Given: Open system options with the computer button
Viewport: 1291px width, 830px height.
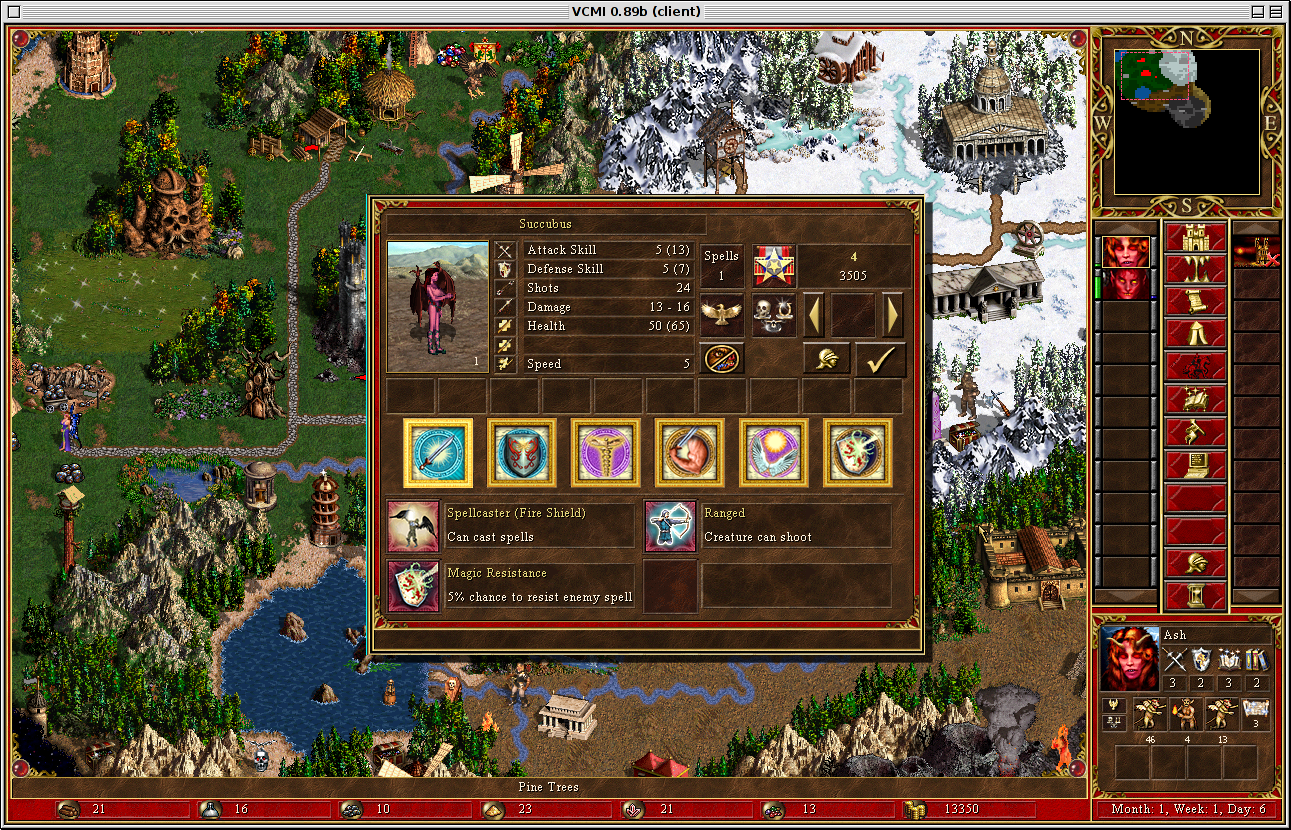Looking at the screenshot, I should [x=1196, y=464].
